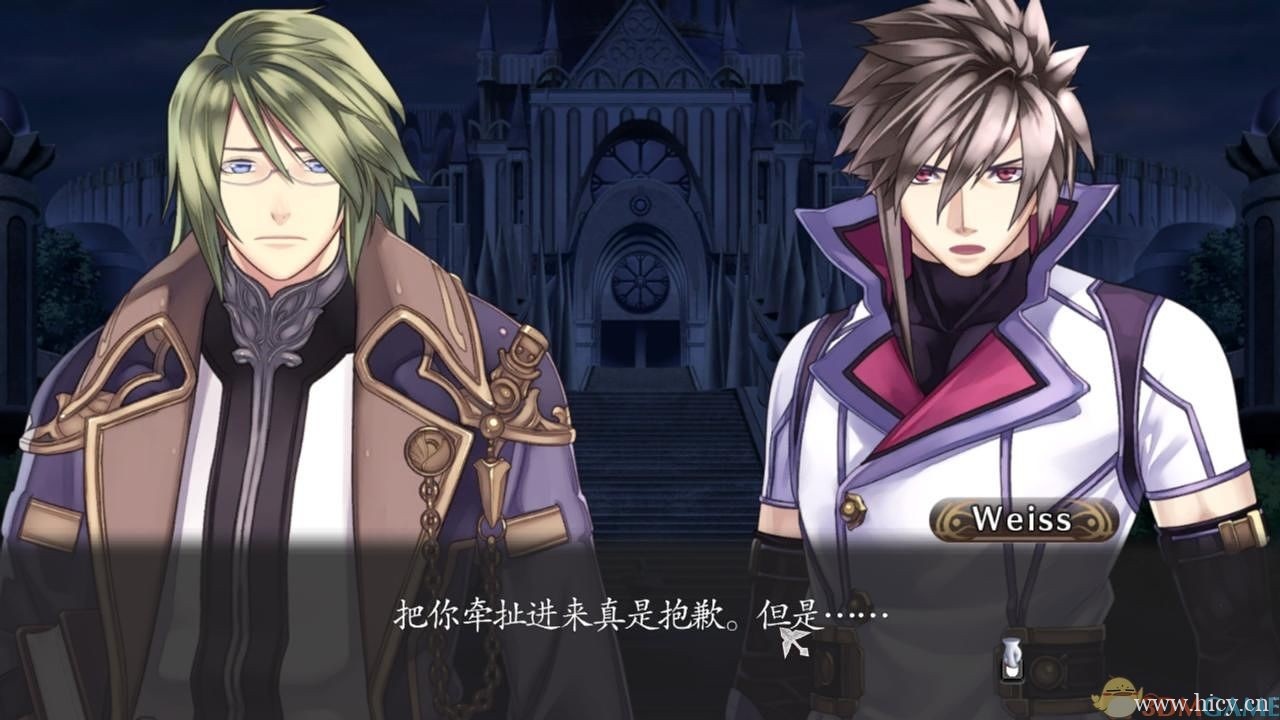Click the small vial hanging from Weiss's lanyard
The height and width of the screenshot is (720, 1280).
(x=1012, y=658)
